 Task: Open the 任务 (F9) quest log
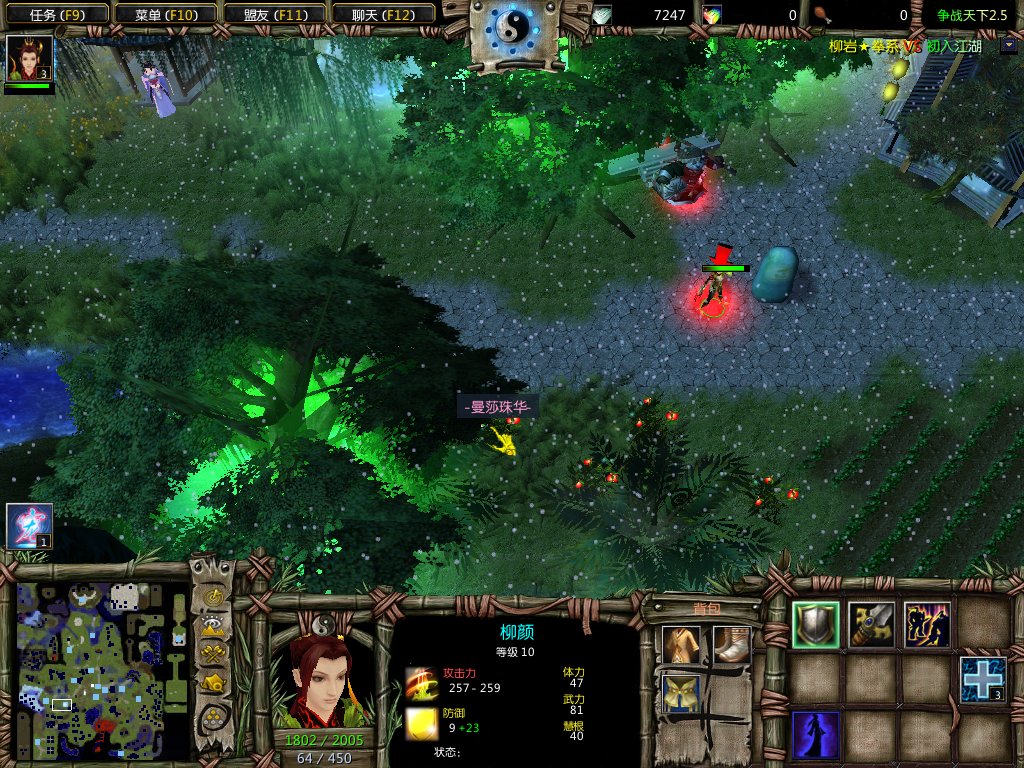54,14
